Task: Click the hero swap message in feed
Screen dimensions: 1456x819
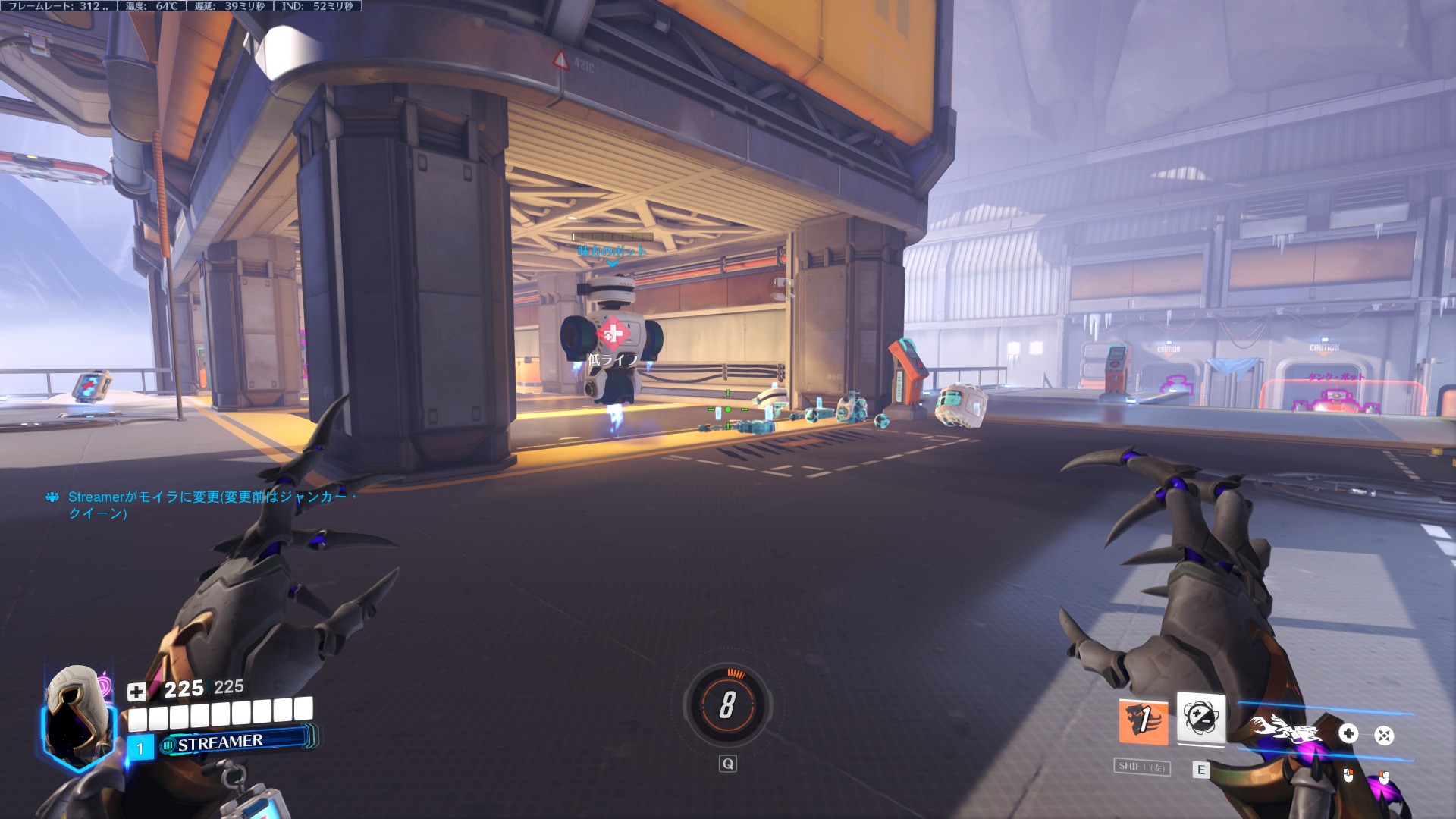Action: tap(205, 505)
